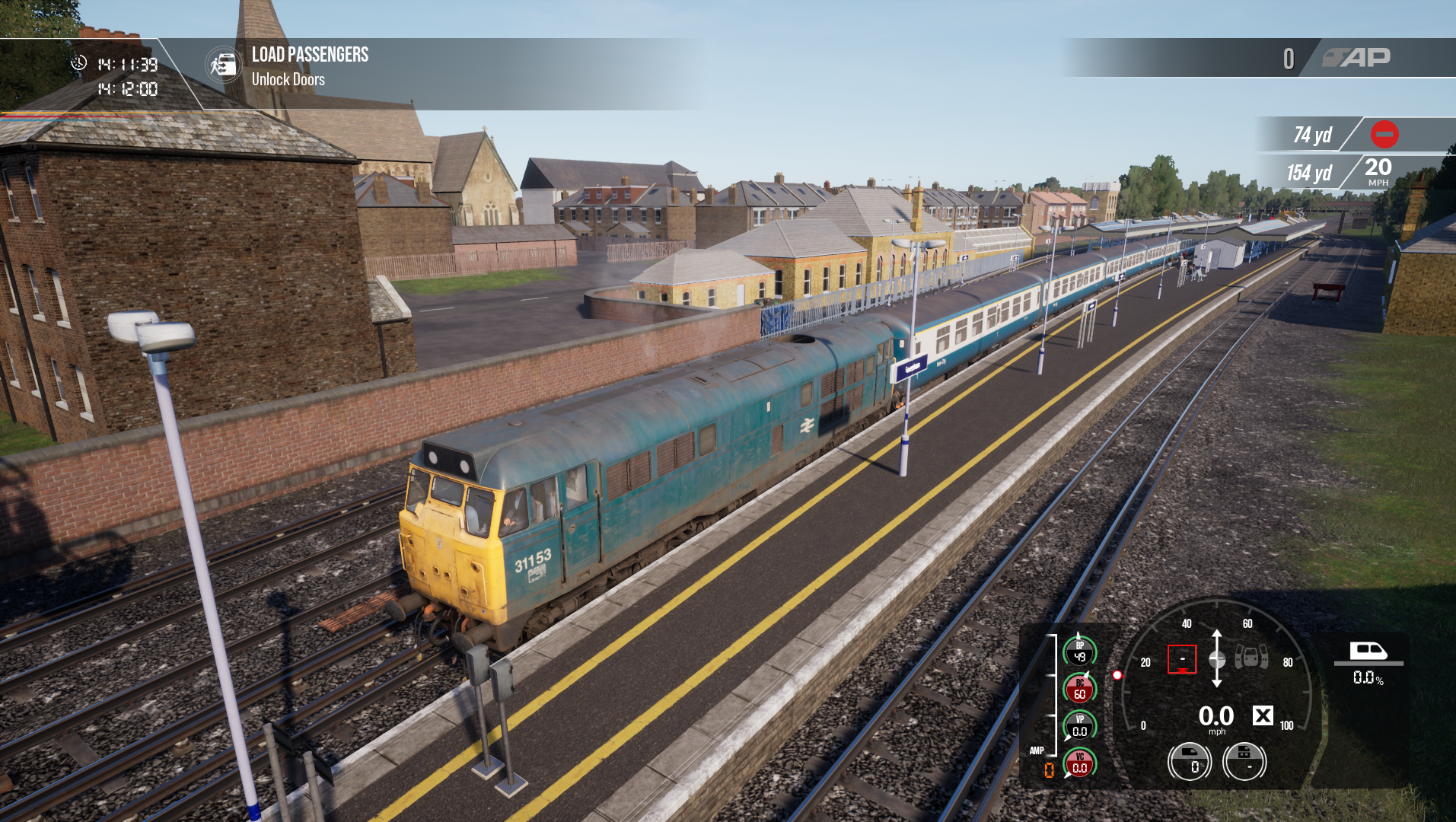Screen dimensions: 1456x822
Task: Select the Load Passengers objective tracker
Action: coord(309,55)
